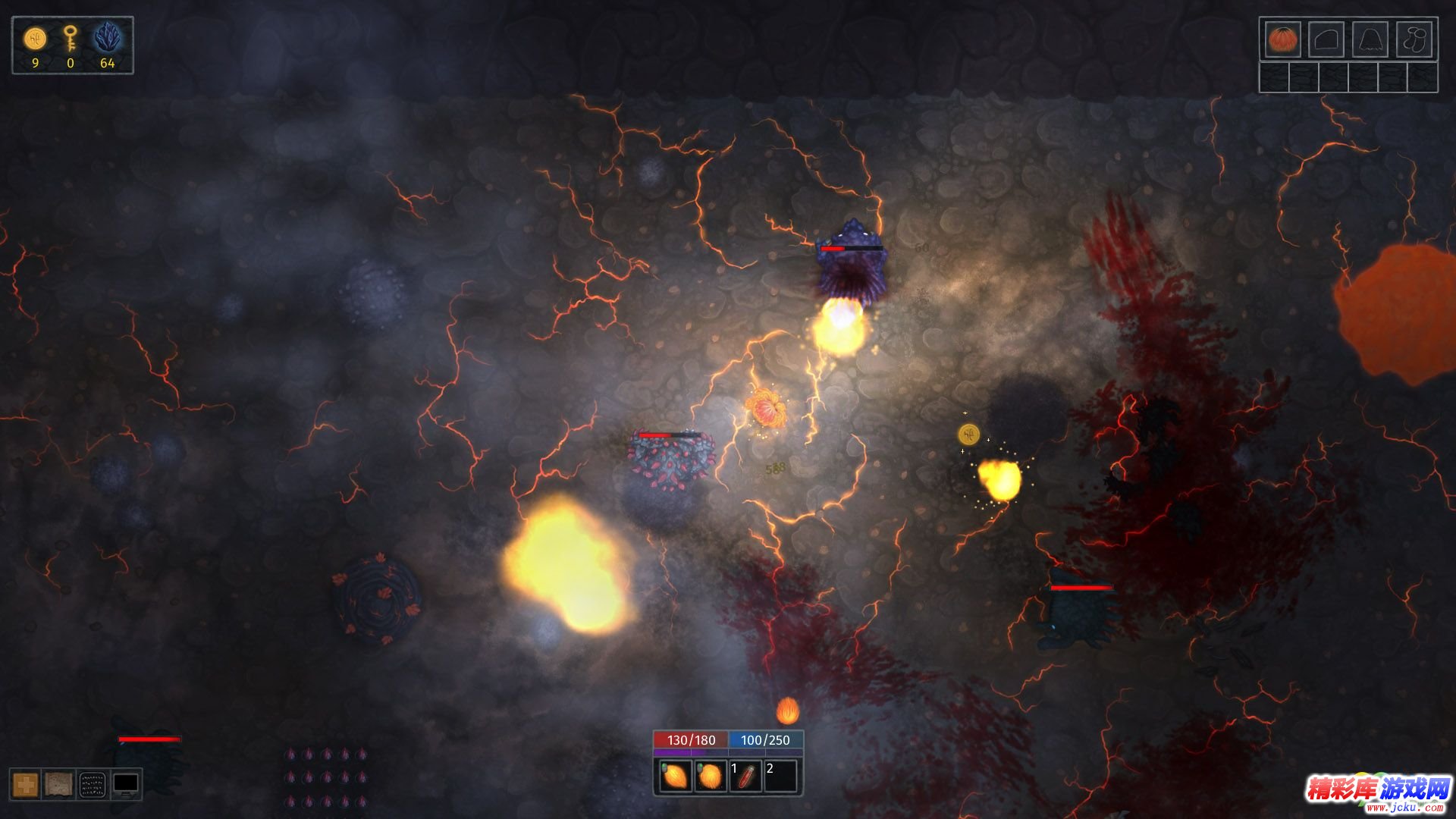Select the empty quick slot 2
Image resolution: width=1456 pixels, height=819 pixels.
coord(781,777)
